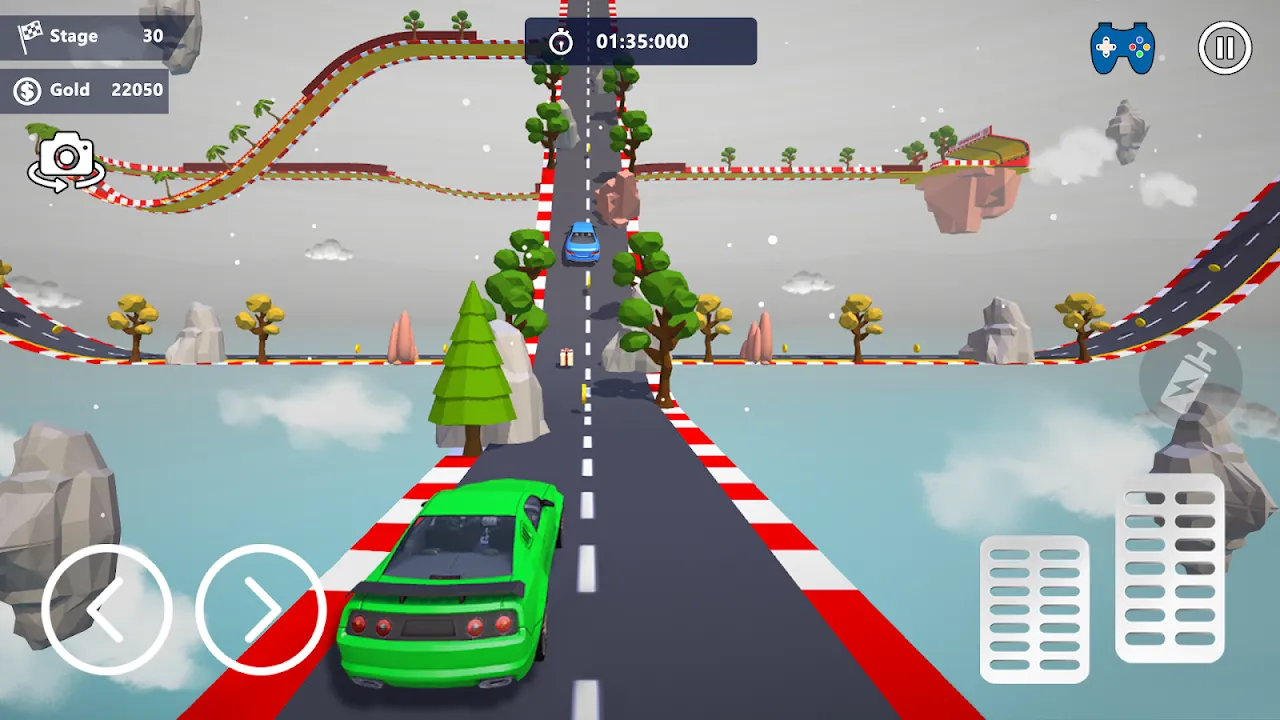Steer right using the right arrow button
1280x720 pixels.
tap(261, 608)
